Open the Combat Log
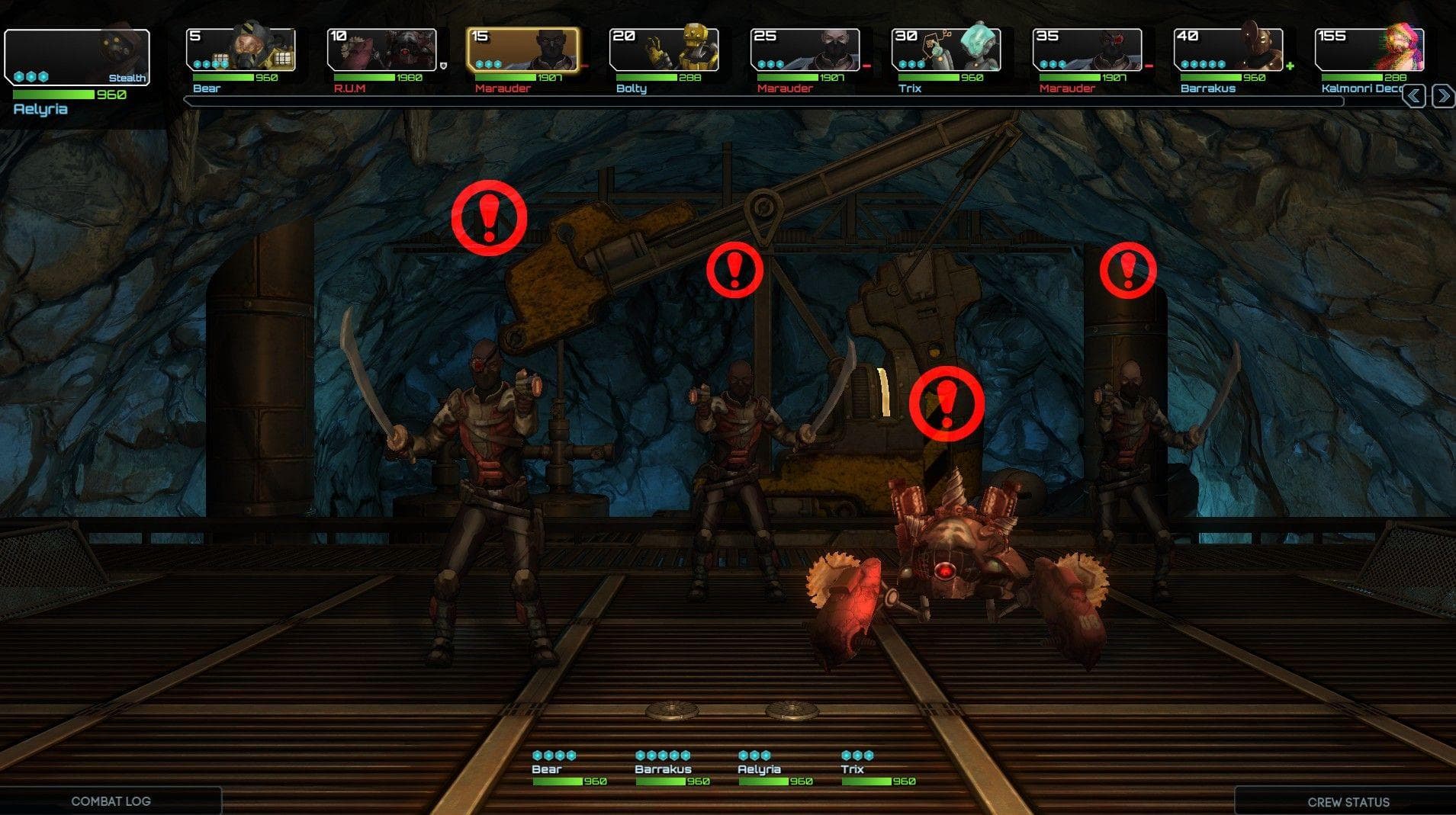 tap(111, 801)
